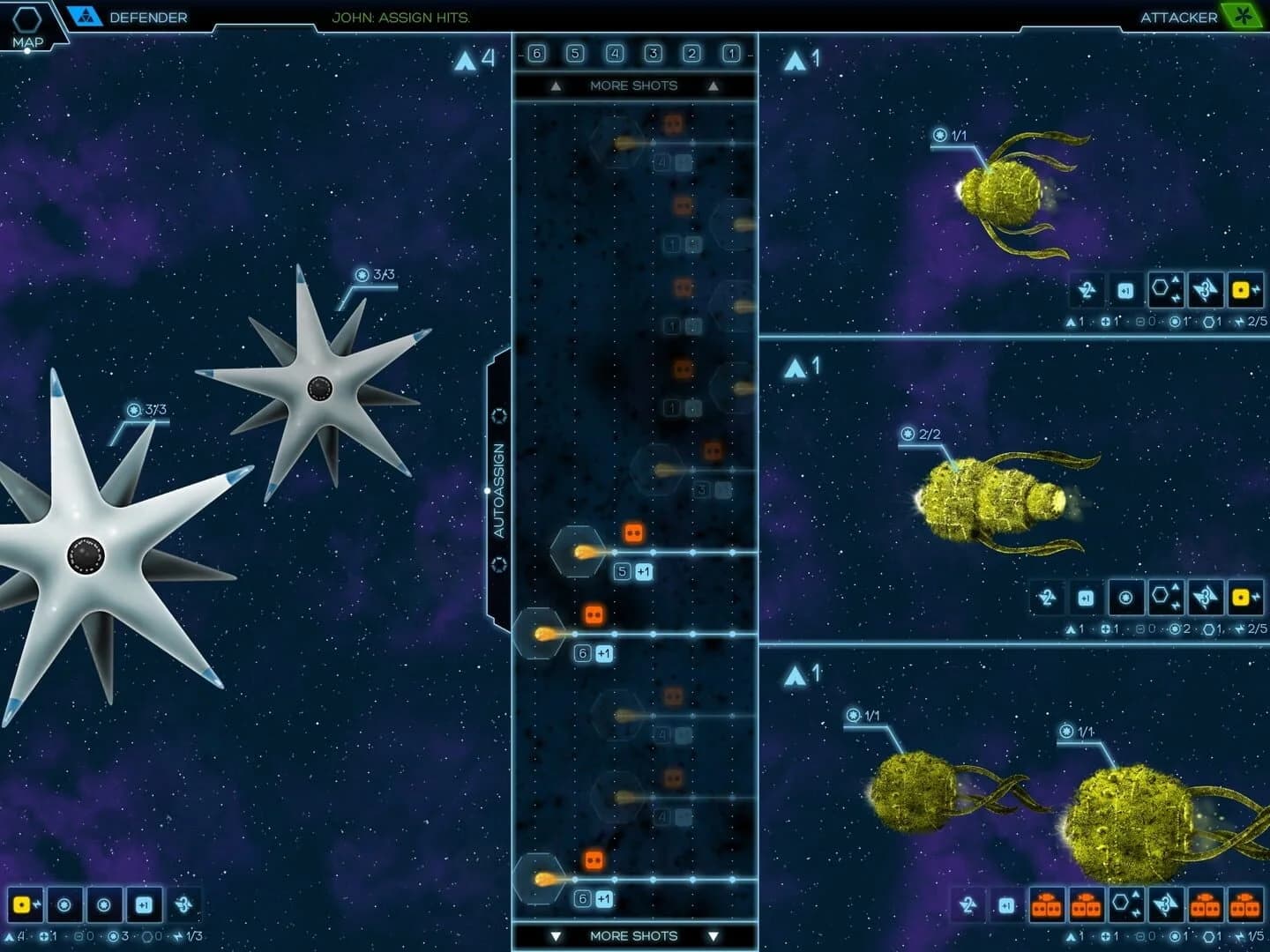Switch to the MAP view
The width and height of the screenshot is (1270, 952).
29,22
